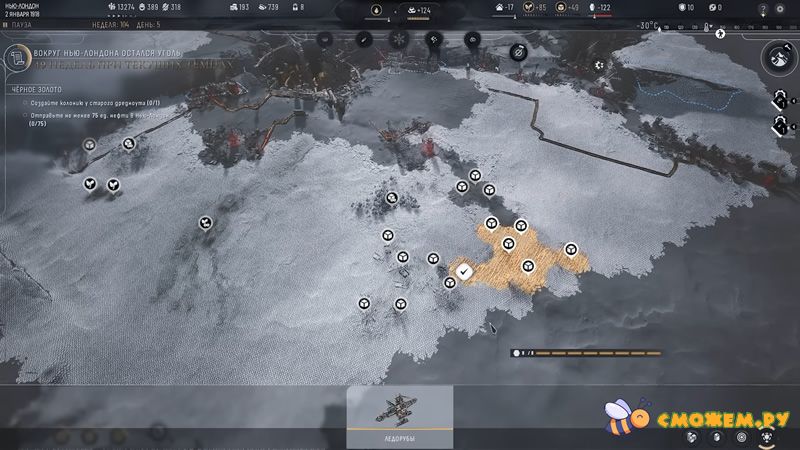Select the Ледорубы frostbreaker building card

coord(399,414)
